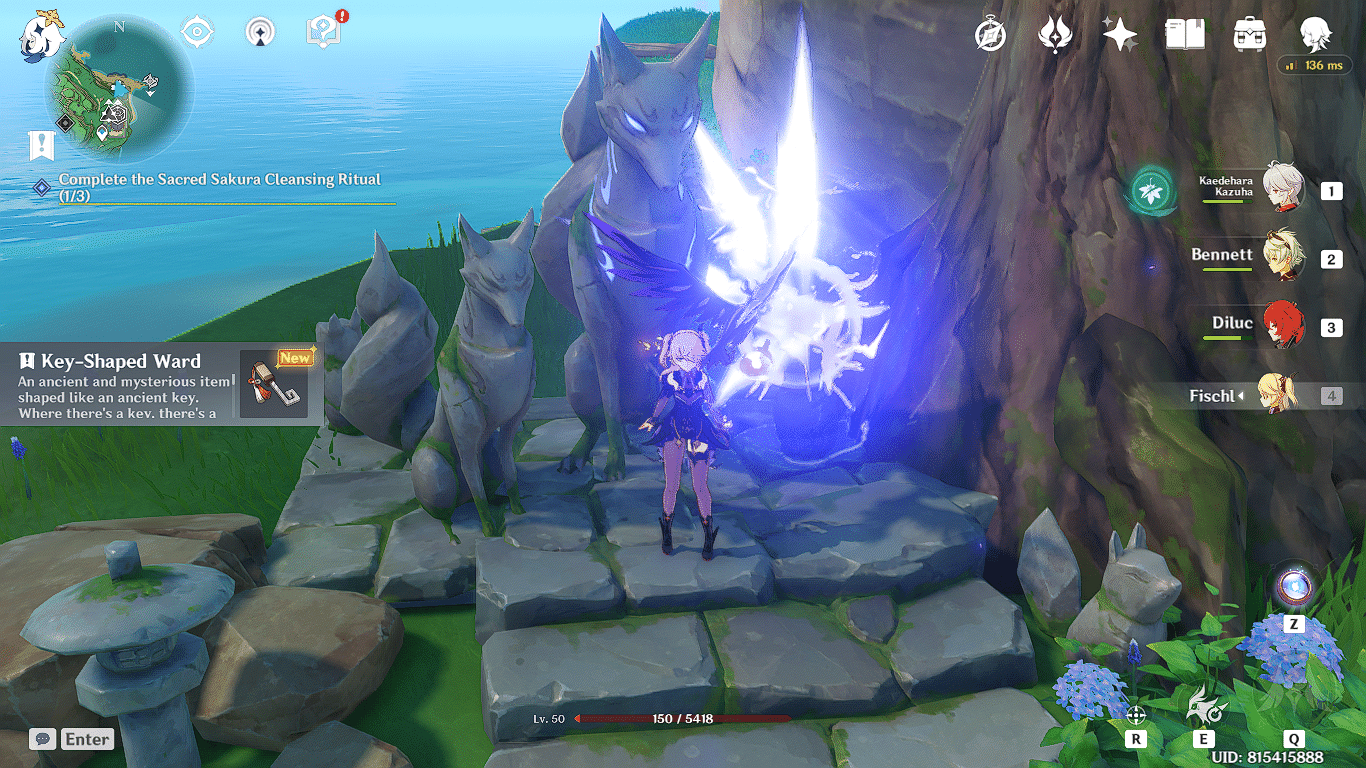Open the Wish four-point star icon
Screen dimensions: 1366x768
pos(1119,34)
